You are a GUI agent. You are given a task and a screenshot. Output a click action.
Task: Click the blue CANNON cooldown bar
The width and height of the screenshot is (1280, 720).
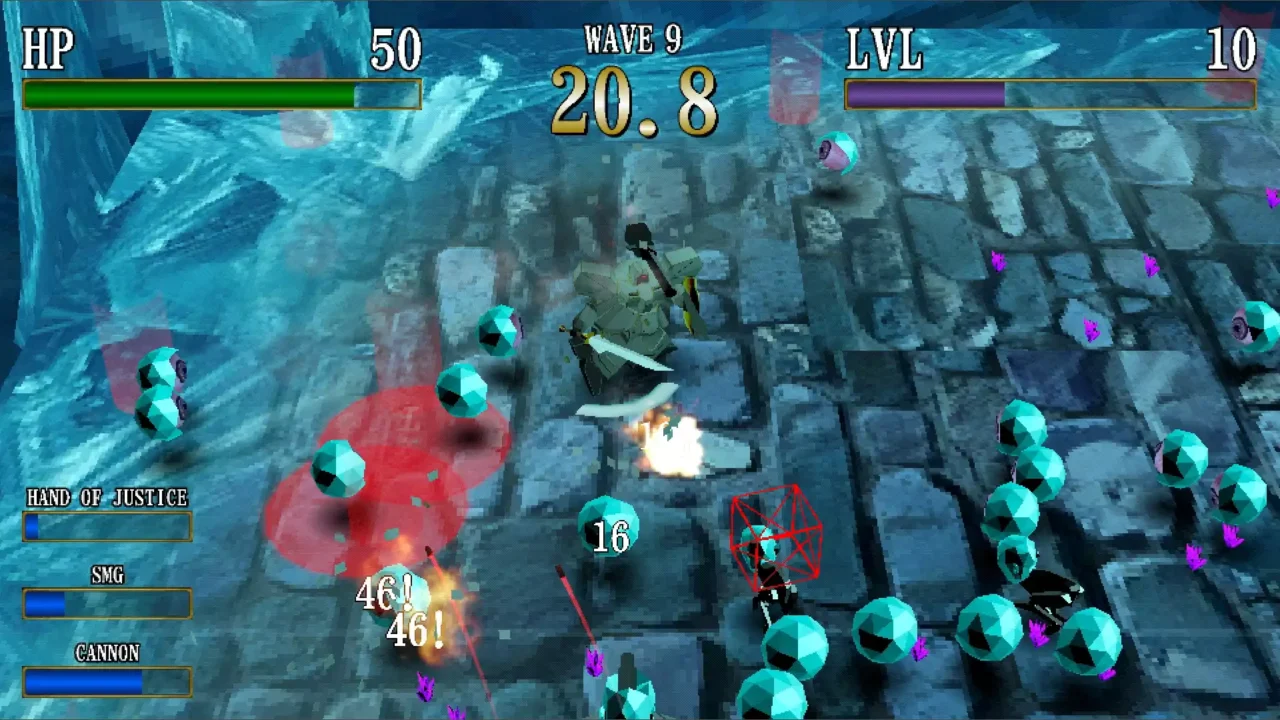[x=90, y=684]
